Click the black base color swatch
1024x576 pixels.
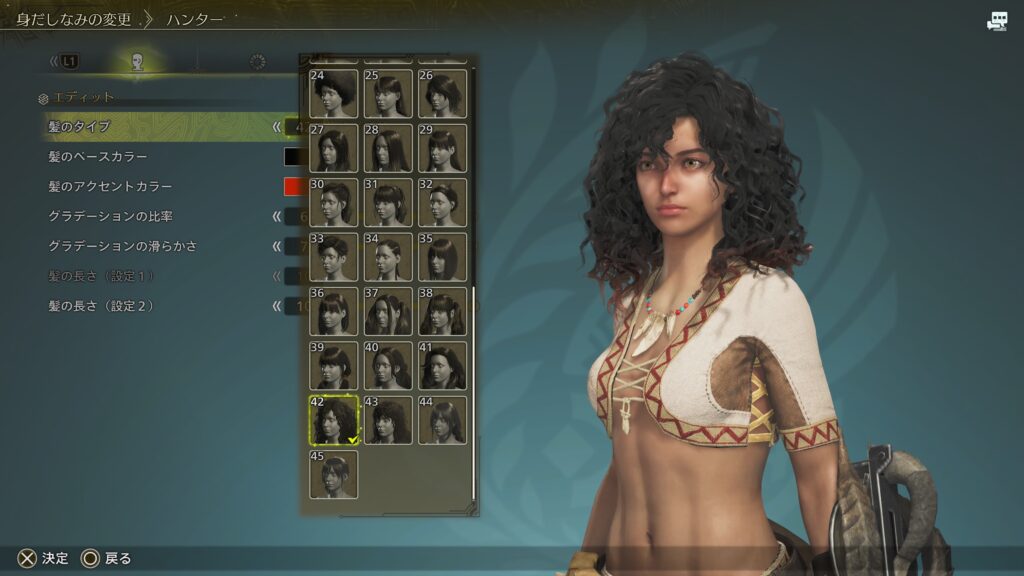click(x=293, y=157)
